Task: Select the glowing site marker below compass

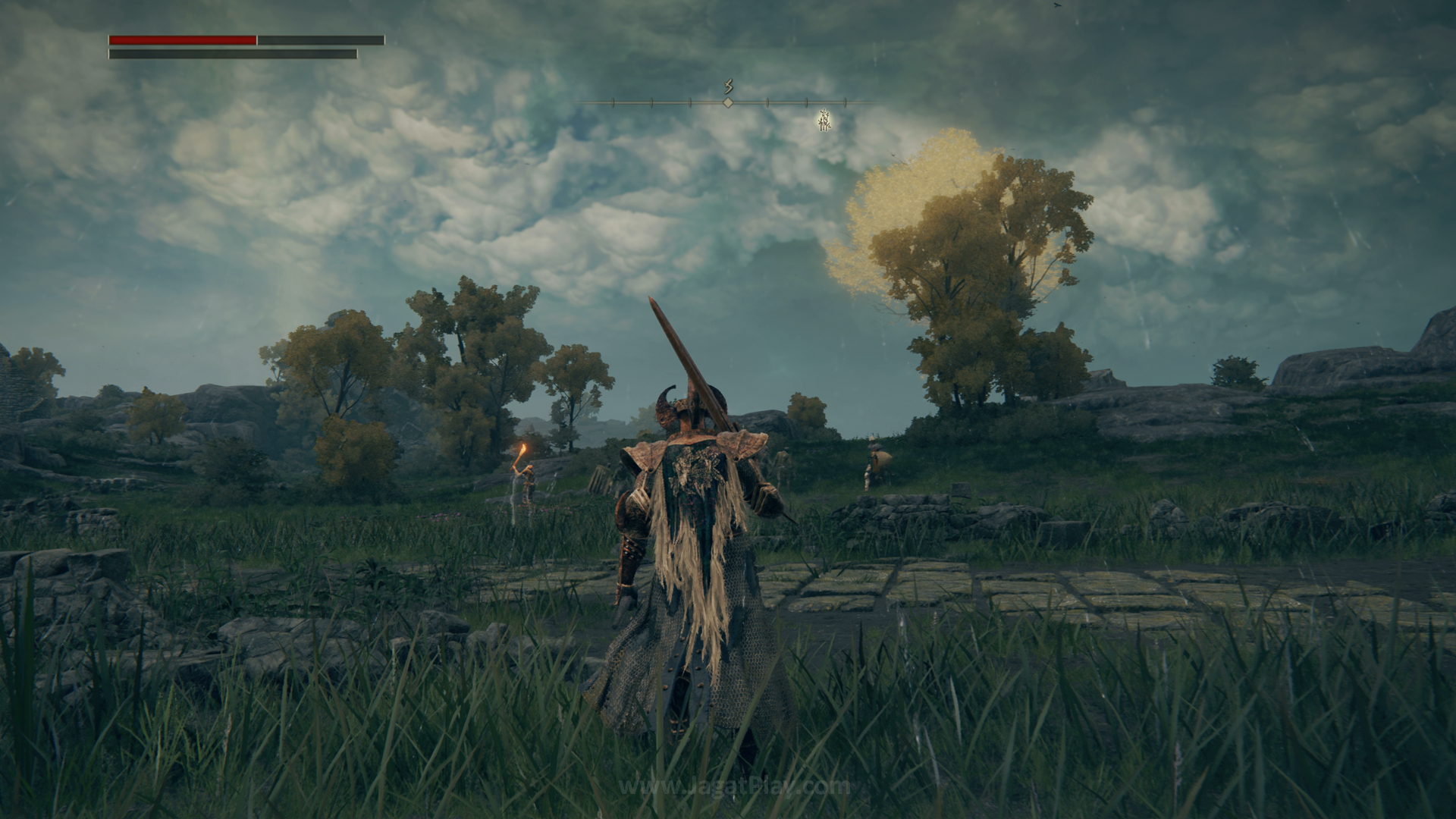Action: [825, 120]
